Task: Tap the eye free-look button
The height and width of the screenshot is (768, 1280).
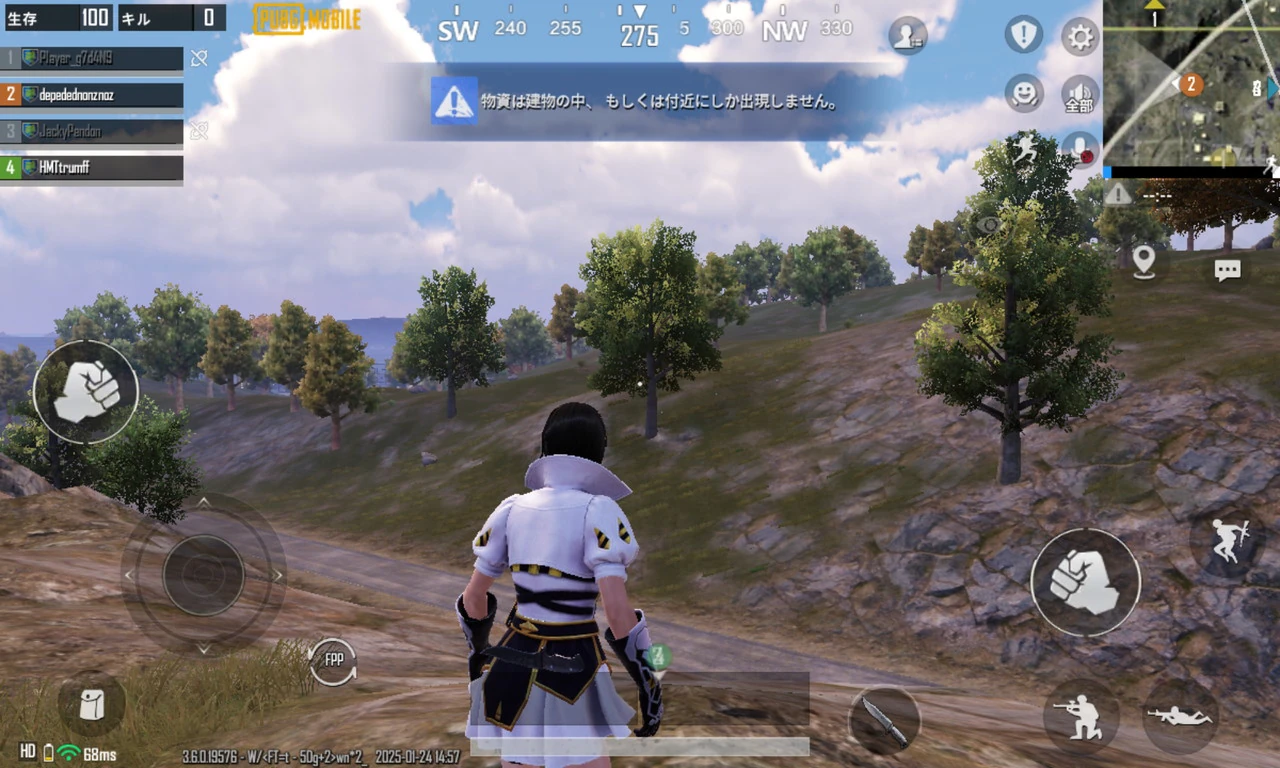Action: tap(989, 225)
